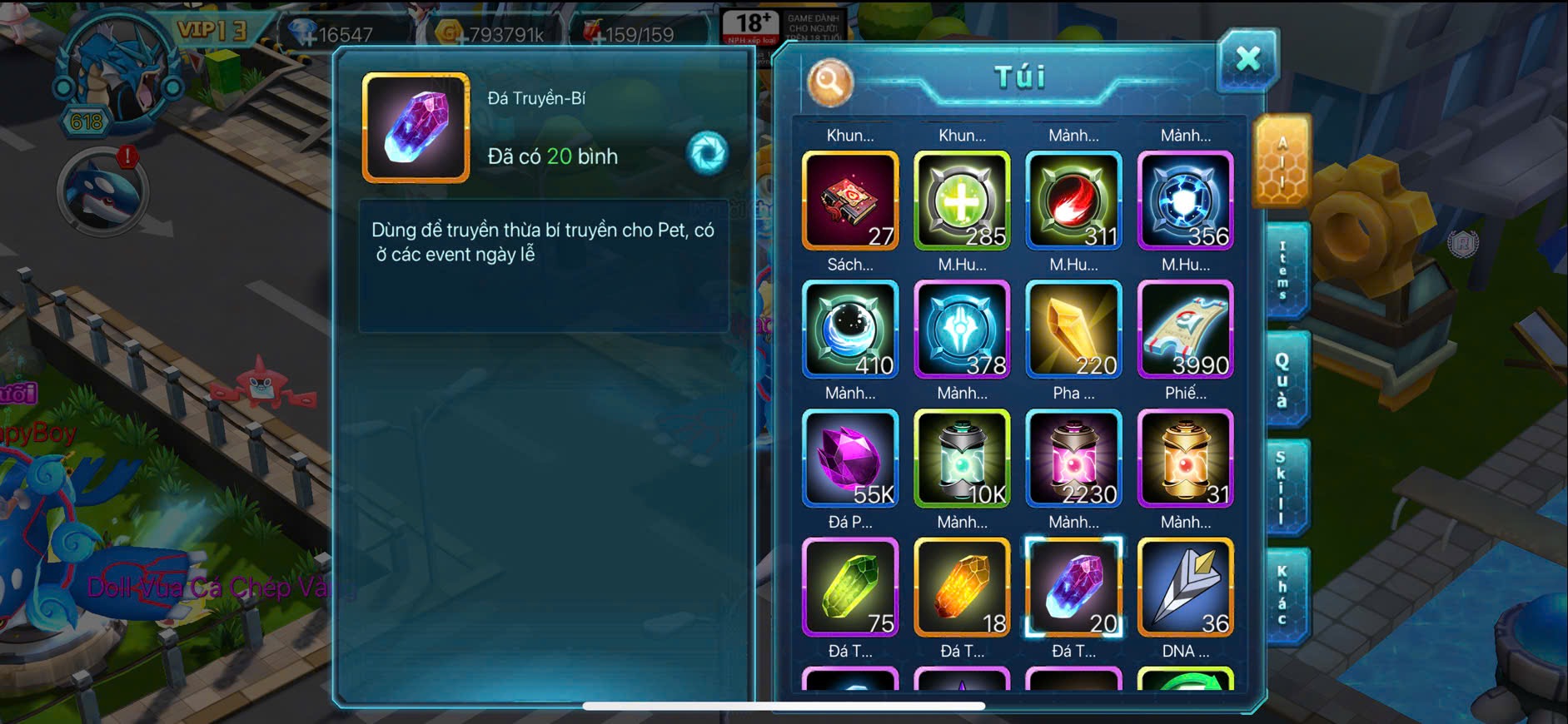The height and width of the screenshot is (724, 1568).
Task: Choose the green plus orb with 285
Action: click(962, 201)
